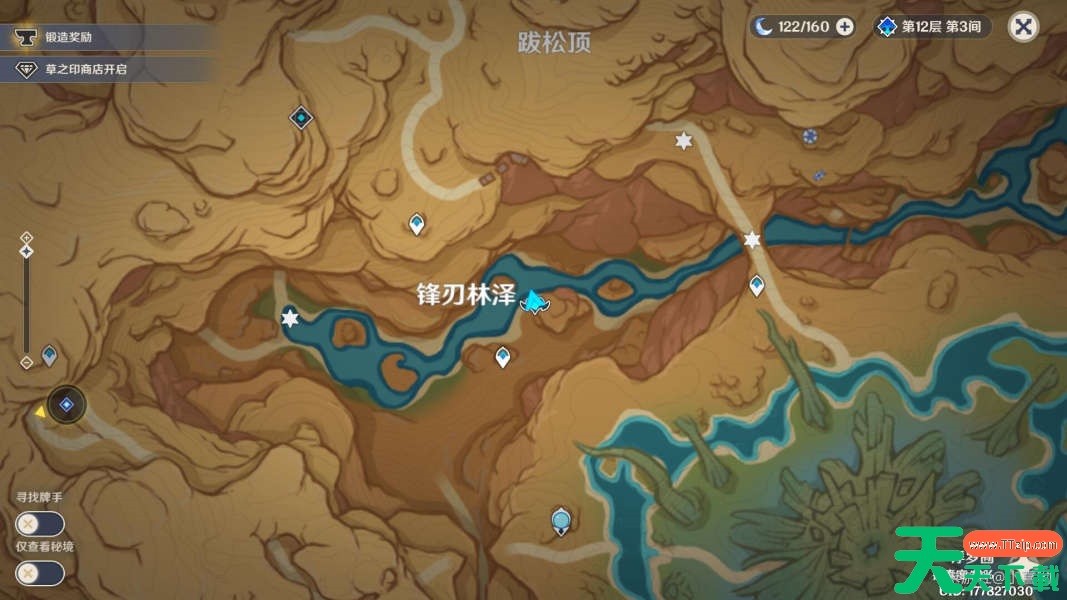Click the map zoom slider handle

pyautogui.click(x=27, y=251)
